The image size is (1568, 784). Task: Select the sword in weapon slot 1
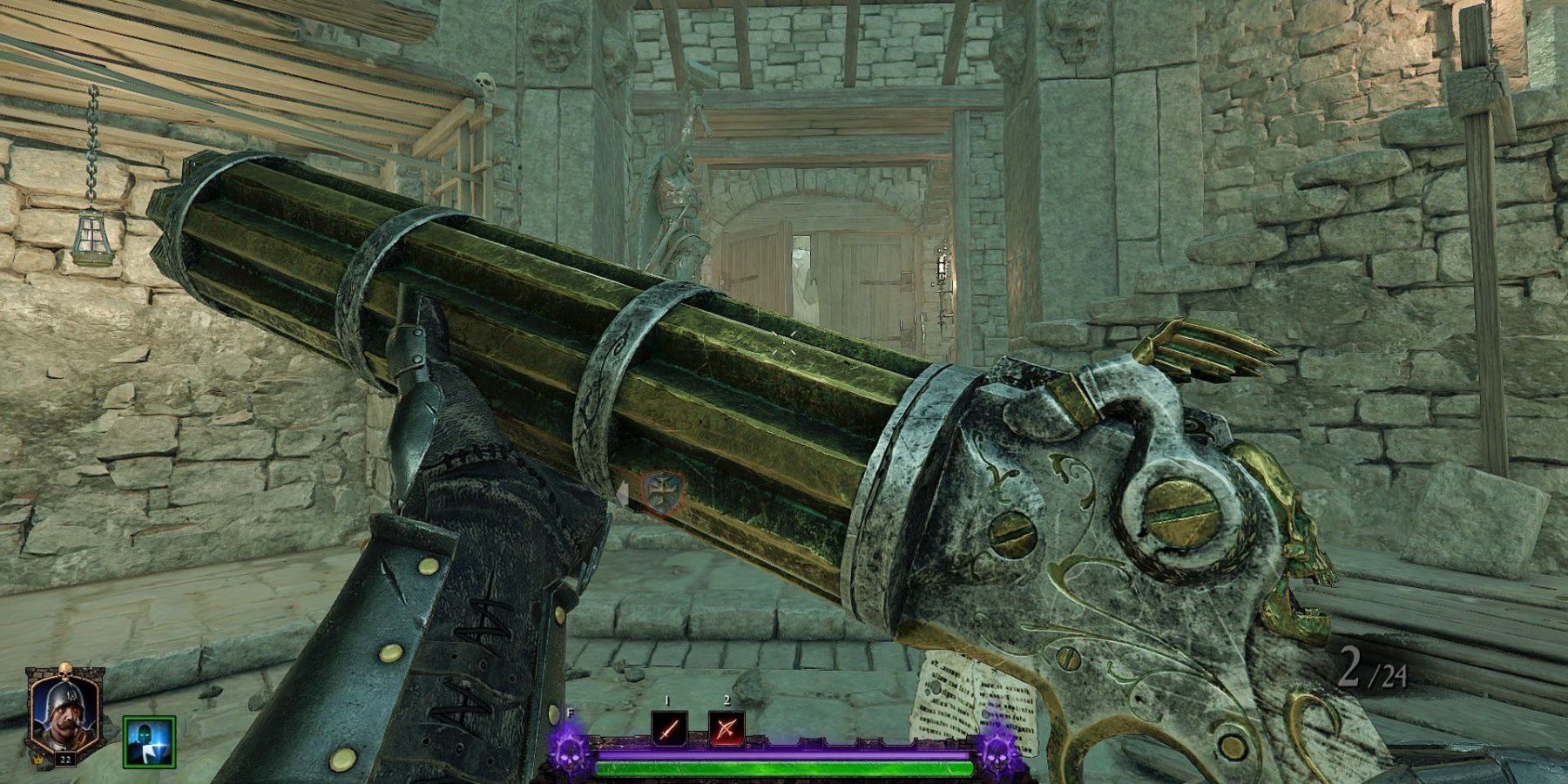669,727
